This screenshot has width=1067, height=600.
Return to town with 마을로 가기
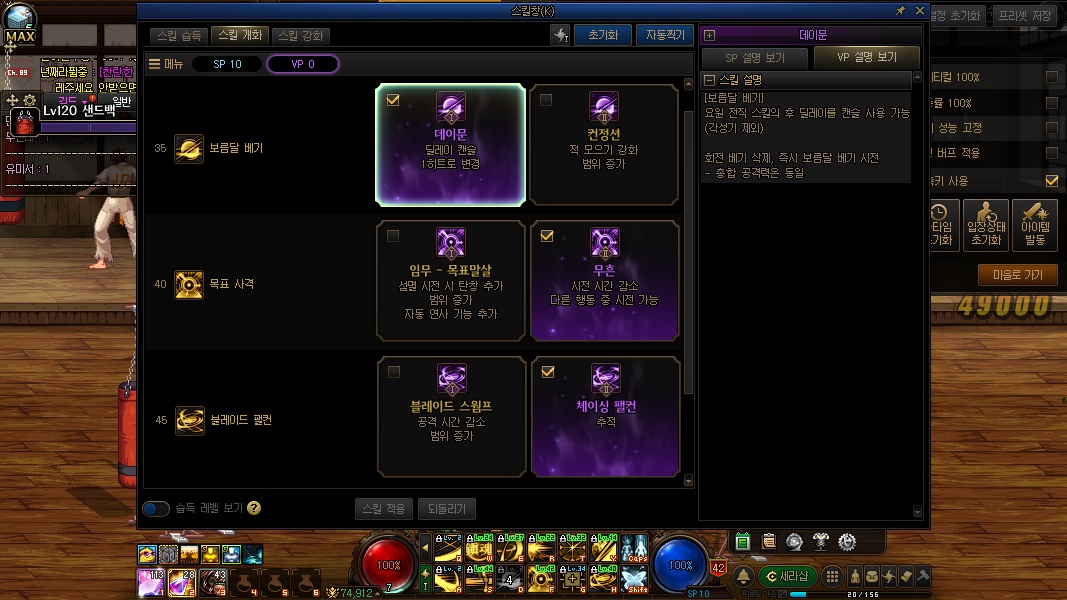[x=1018, y=275]
